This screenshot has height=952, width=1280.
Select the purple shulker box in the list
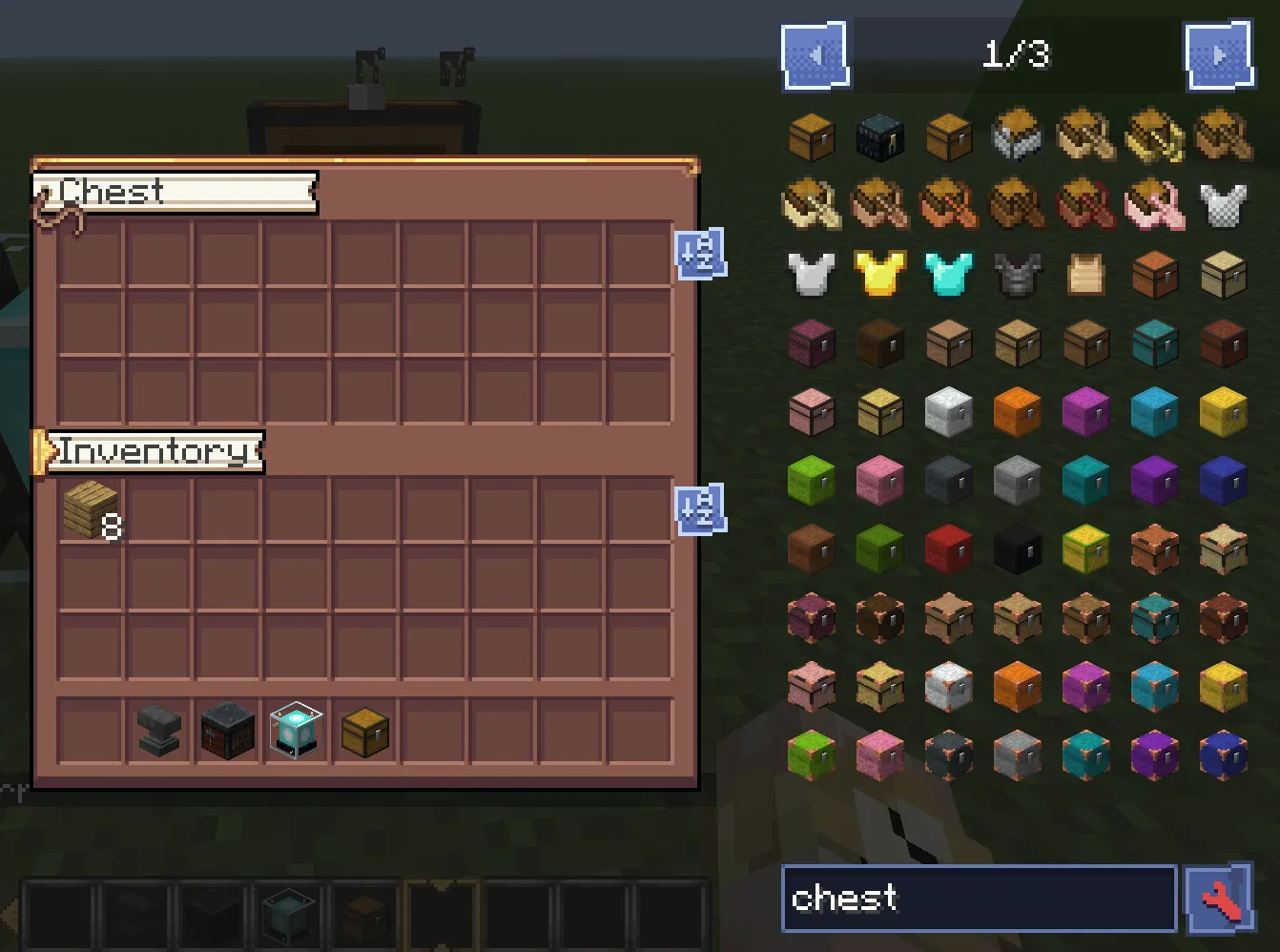pos(1155,481)
